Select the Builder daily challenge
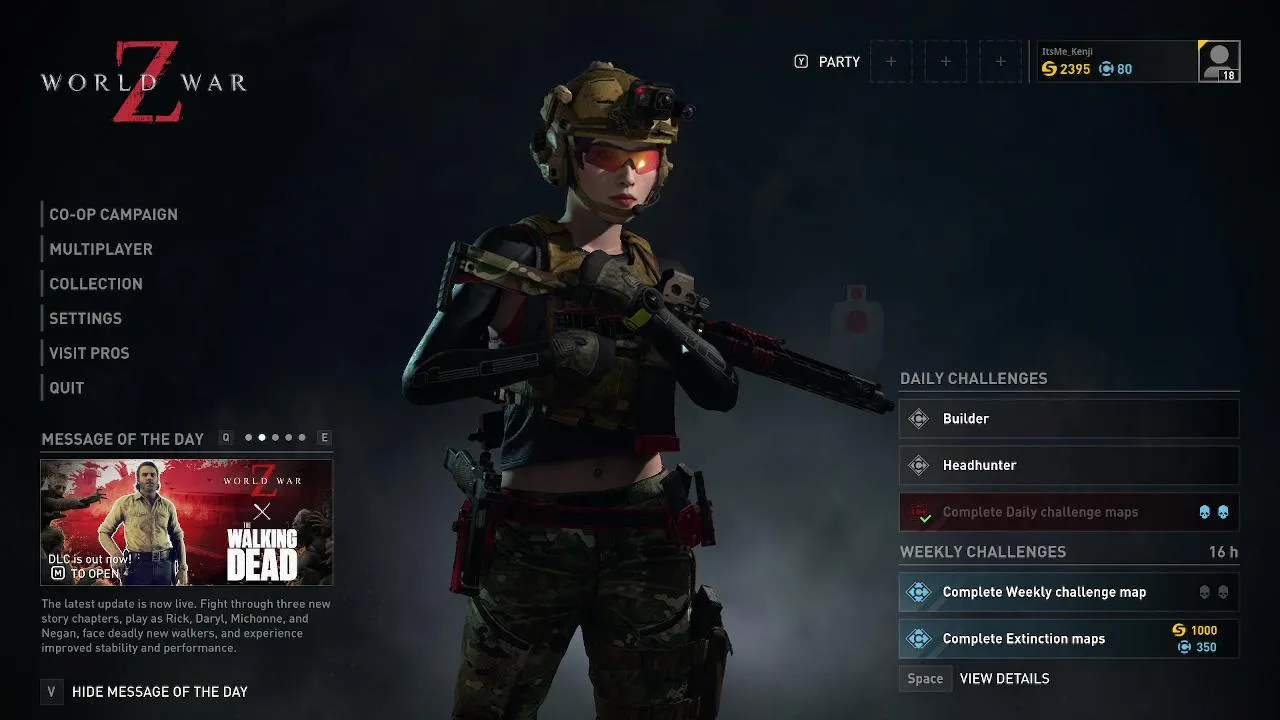 (1068, 419)
